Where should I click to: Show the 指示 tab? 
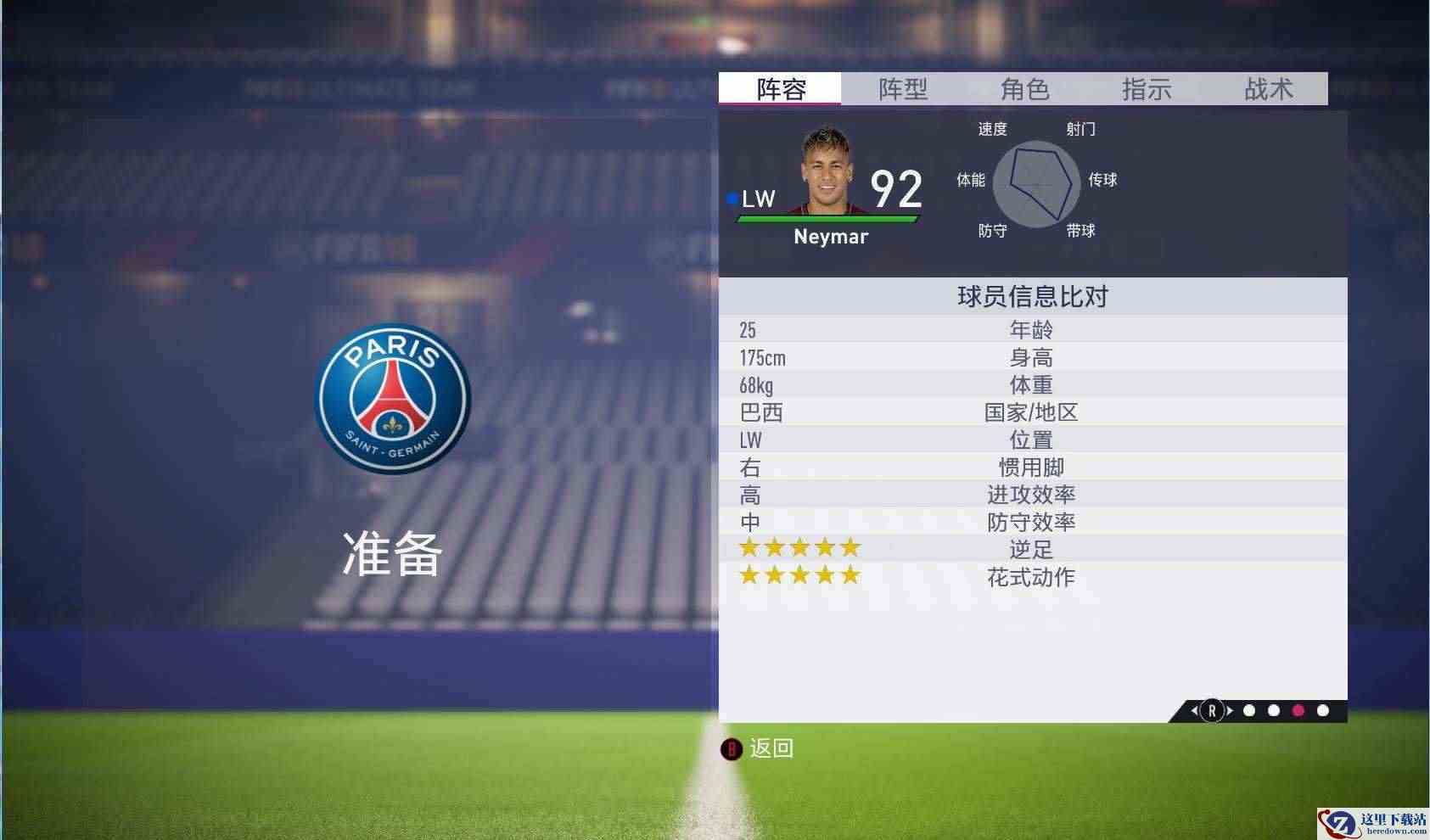point(1146,88)
